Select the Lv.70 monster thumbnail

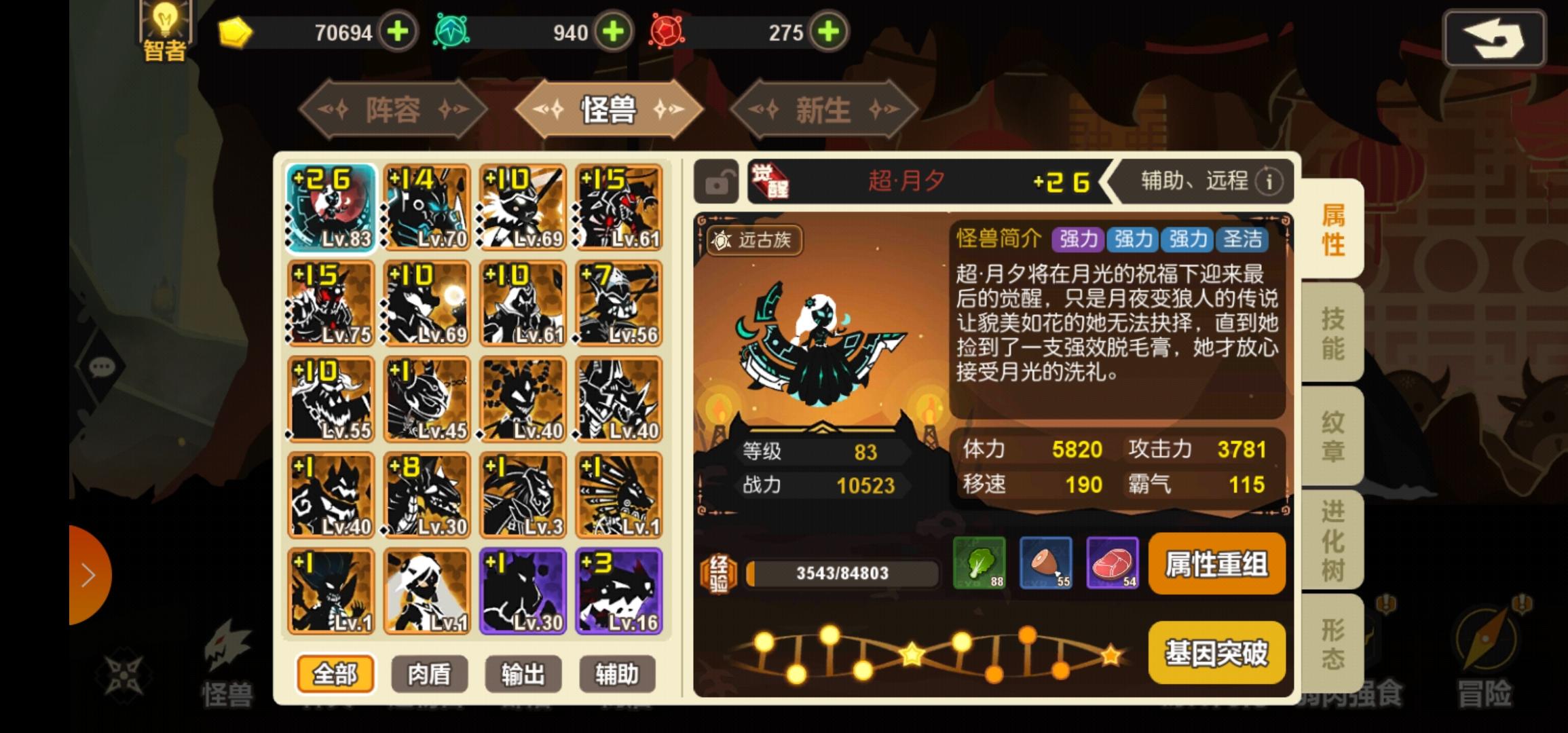click(x=425, y=205)
